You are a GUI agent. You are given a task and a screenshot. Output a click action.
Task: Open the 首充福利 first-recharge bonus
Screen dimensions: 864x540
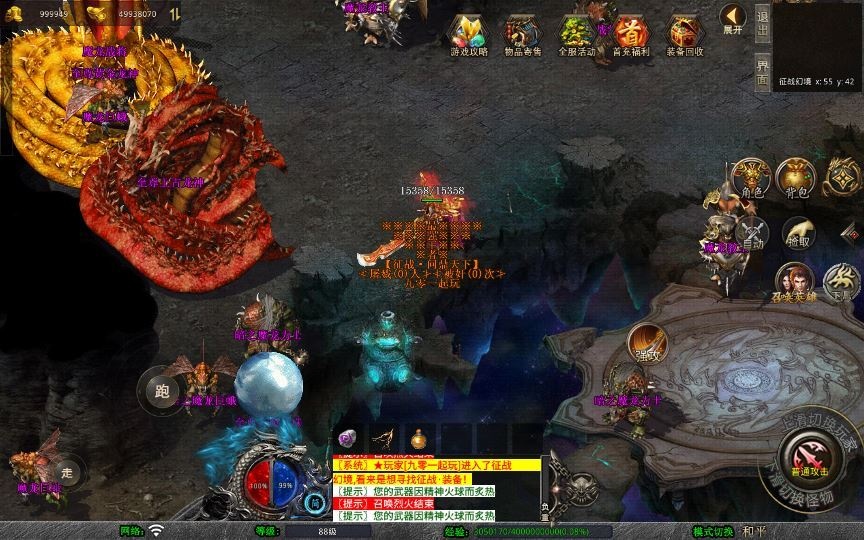(x=630, y=36)
